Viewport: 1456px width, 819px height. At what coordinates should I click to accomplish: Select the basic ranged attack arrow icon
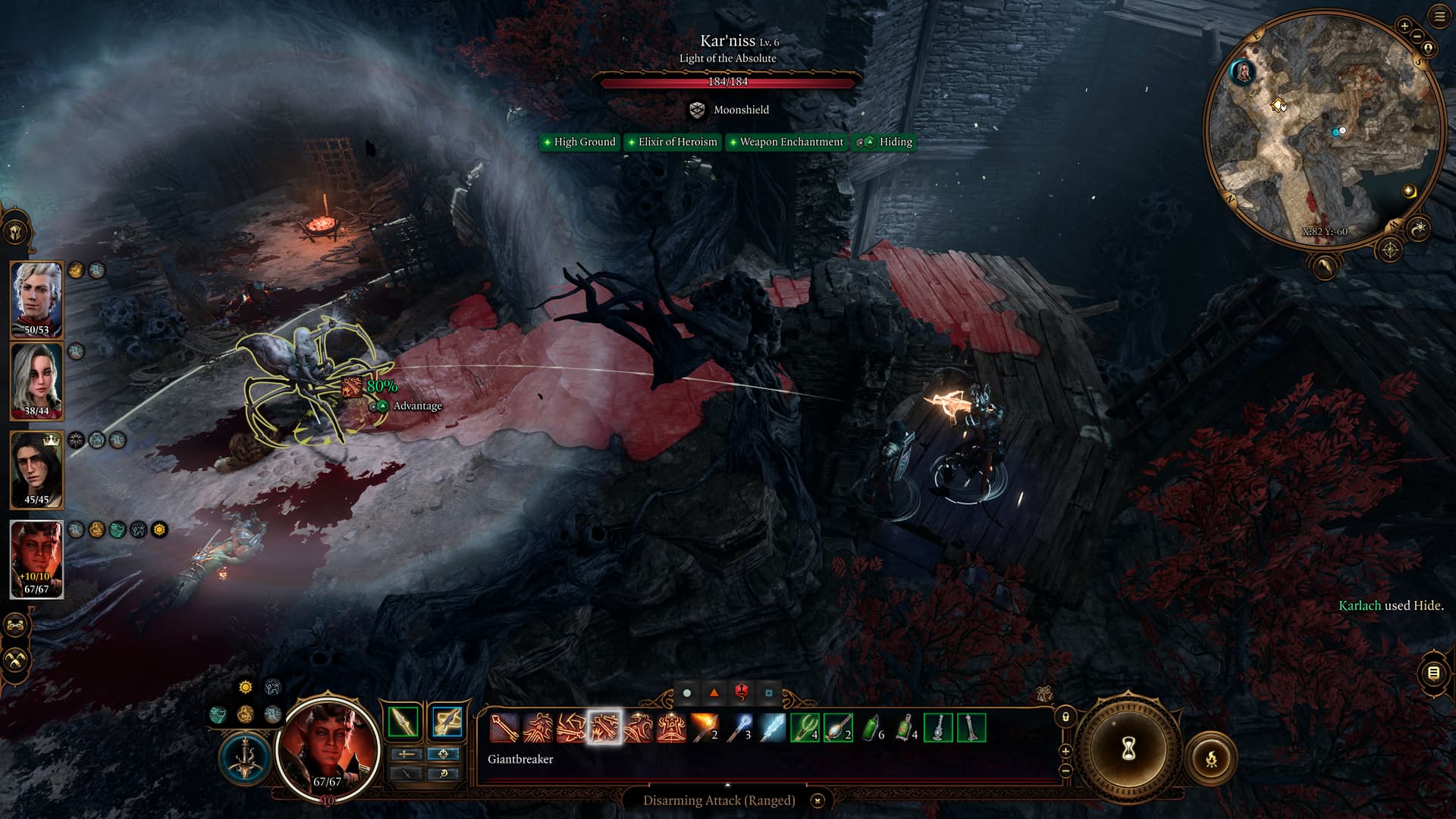tap(504, 728)
